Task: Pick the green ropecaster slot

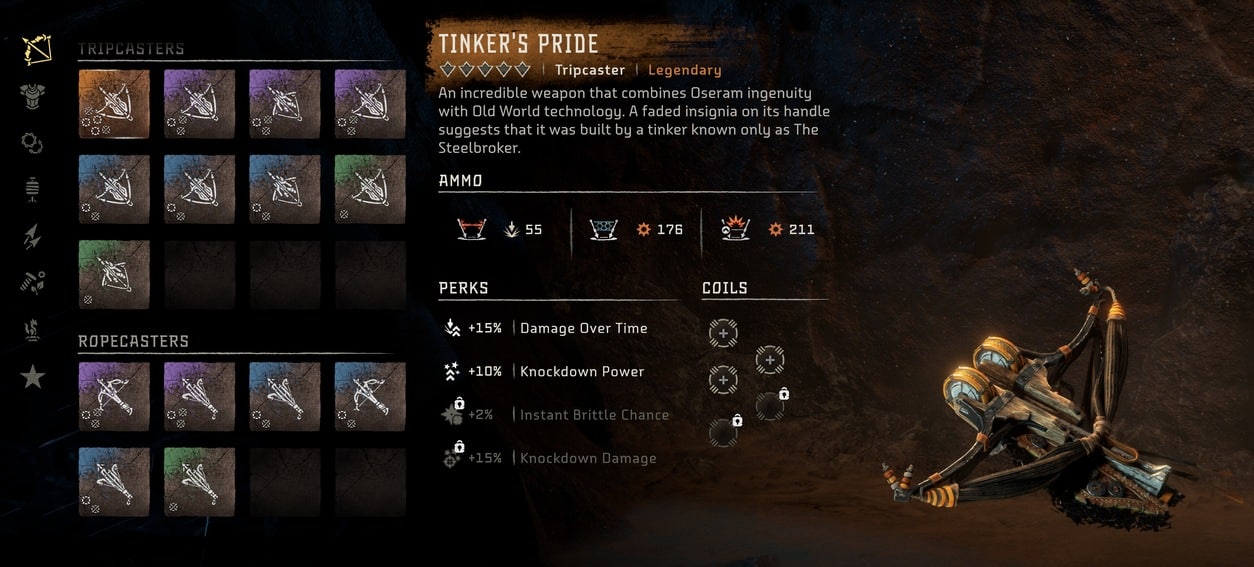Action: (x=199, y=481)
